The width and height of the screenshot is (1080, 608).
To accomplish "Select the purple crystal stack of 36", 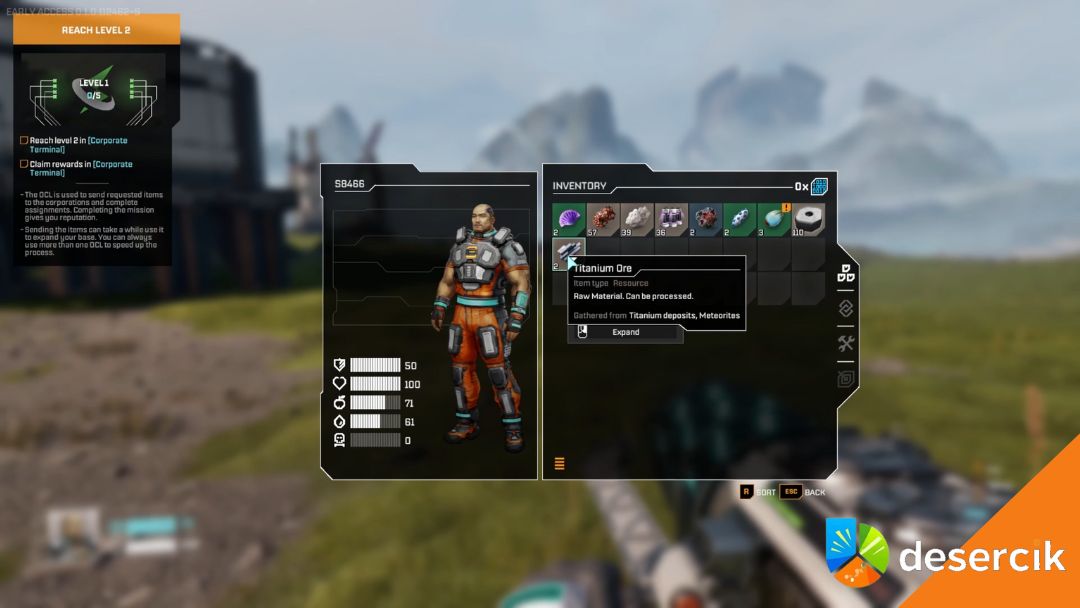I will point(672,220).
